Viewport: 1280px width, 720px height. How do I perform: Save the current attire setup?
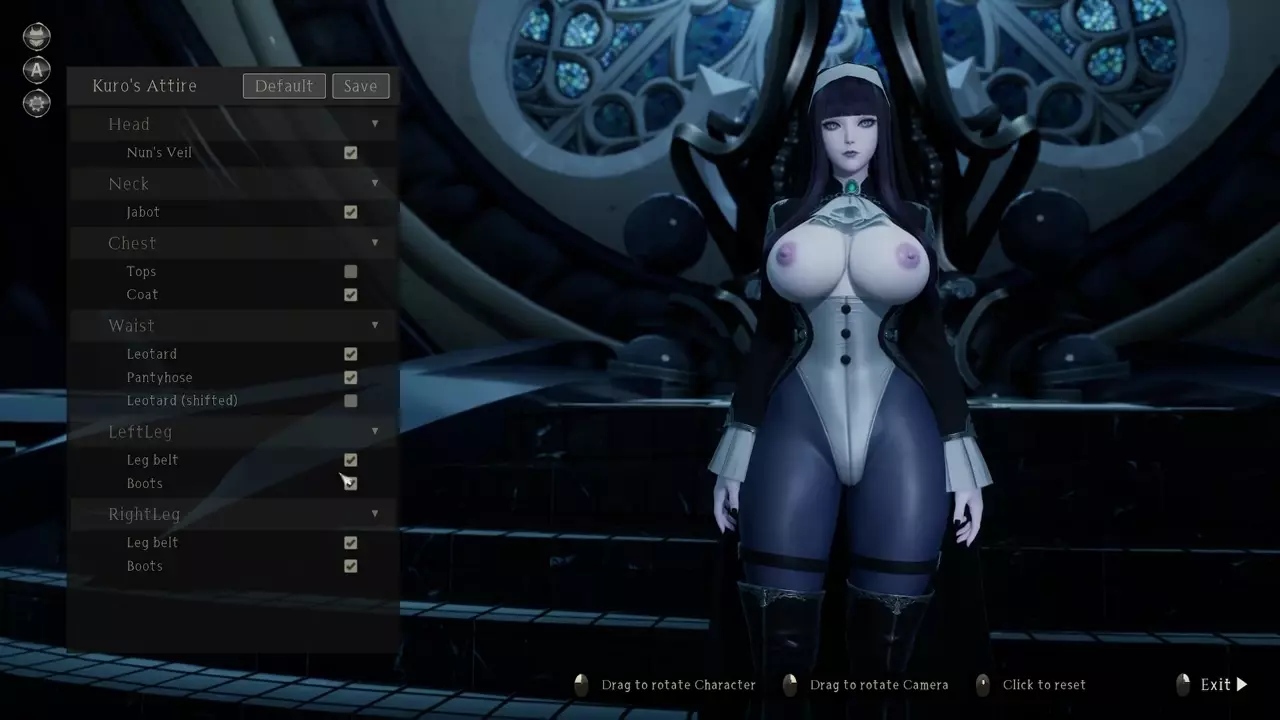click(x=360, y=86)
